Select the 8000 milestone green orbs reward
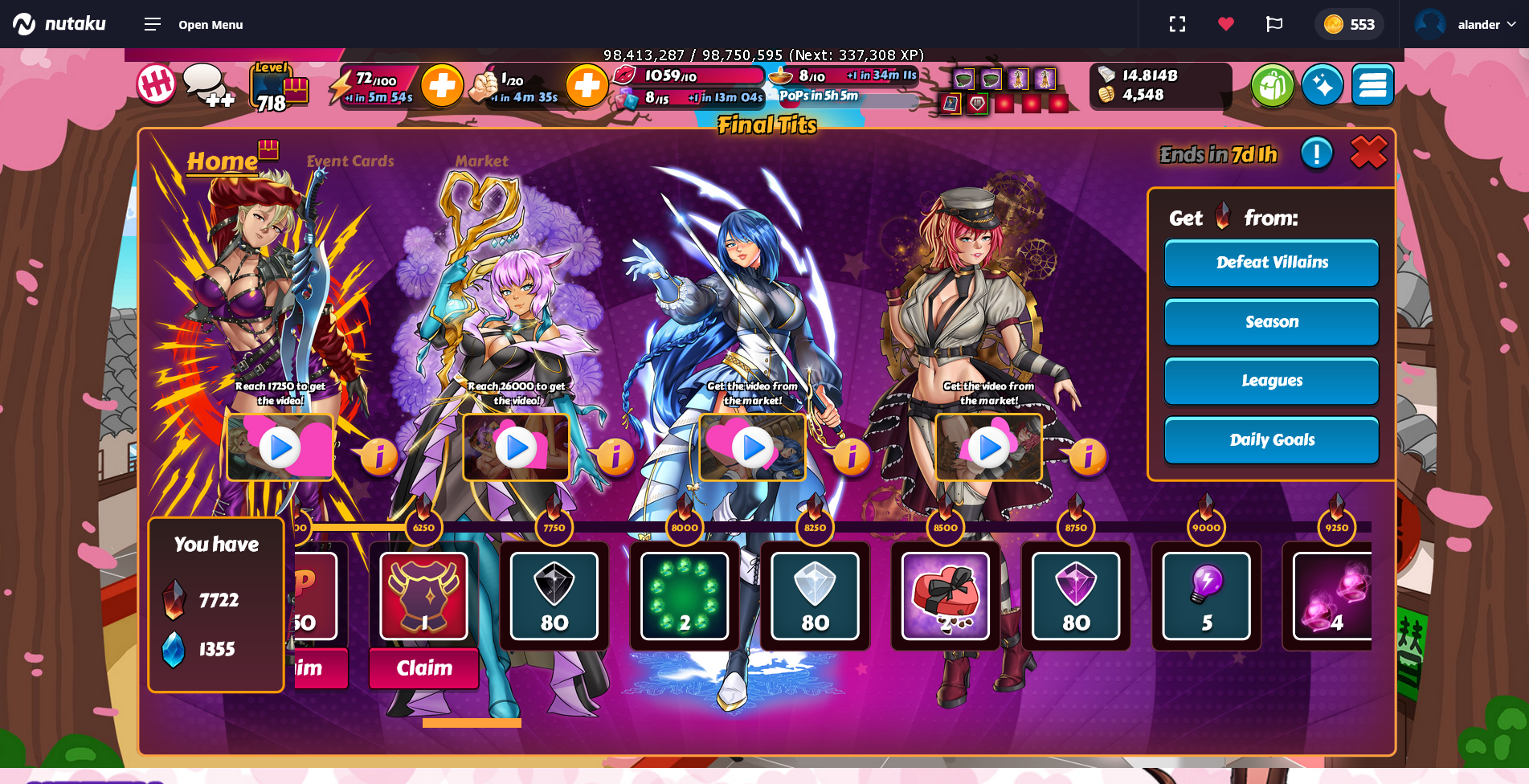Viewport: 1529px width, 784px height. pyautogui.click(x=685, y=596)
